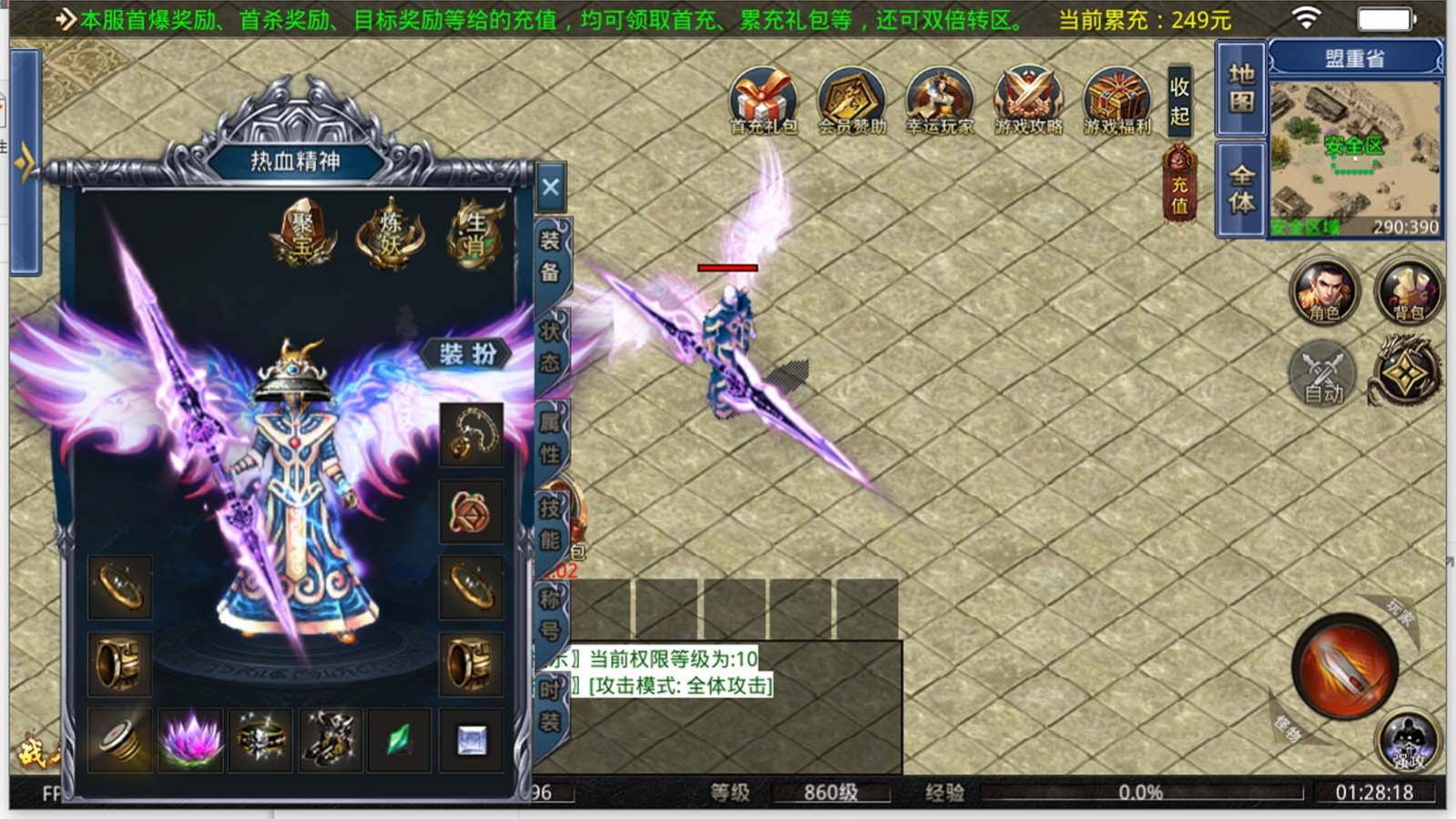This screenshot has width=1456, height=819.
Task: Toggle 自动 auto-battle mode
Action: pyautogui.click(x=1323, y=374)
